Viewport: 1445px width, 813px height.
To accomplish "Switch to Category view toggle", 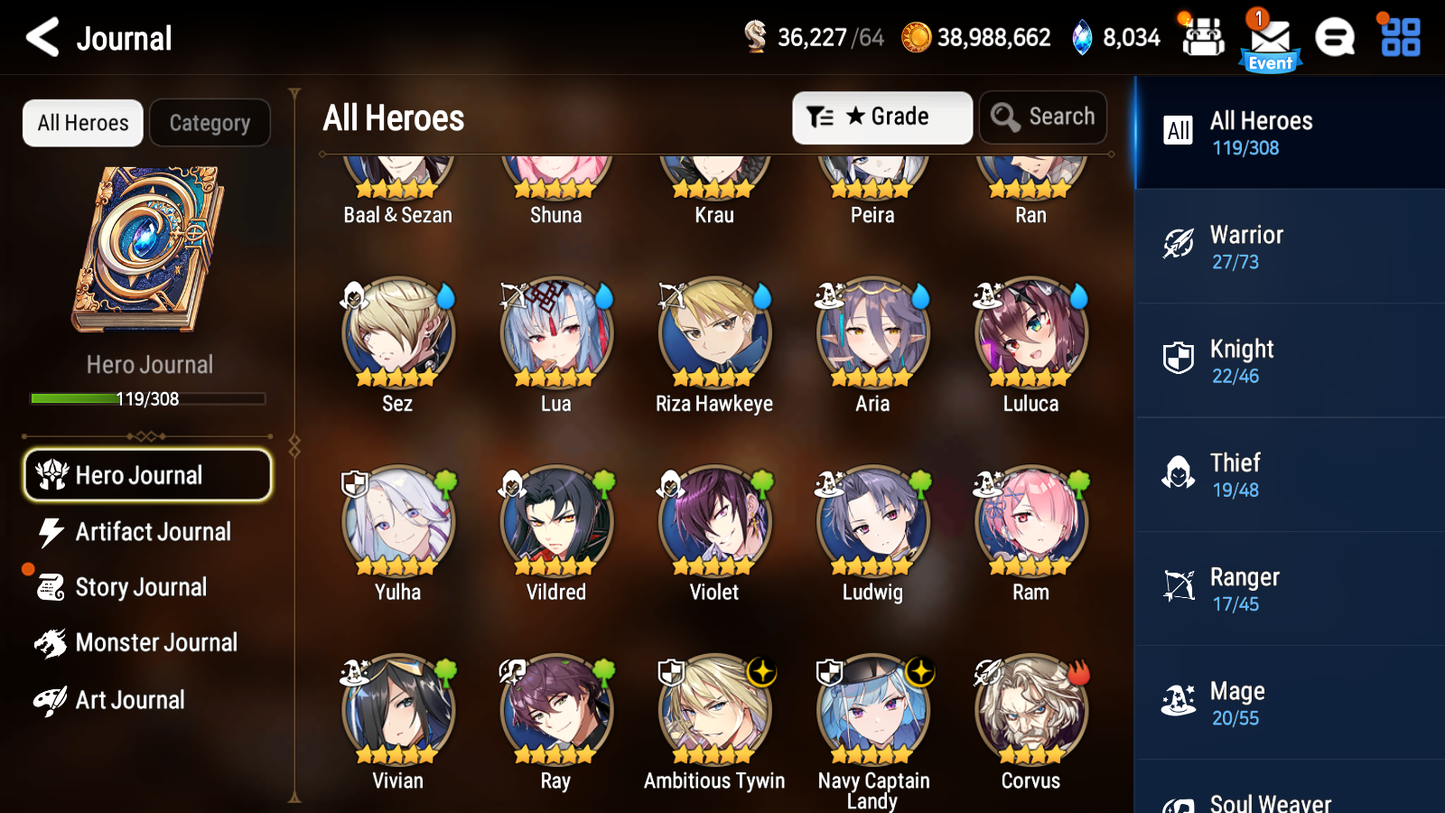I will 210,122.
